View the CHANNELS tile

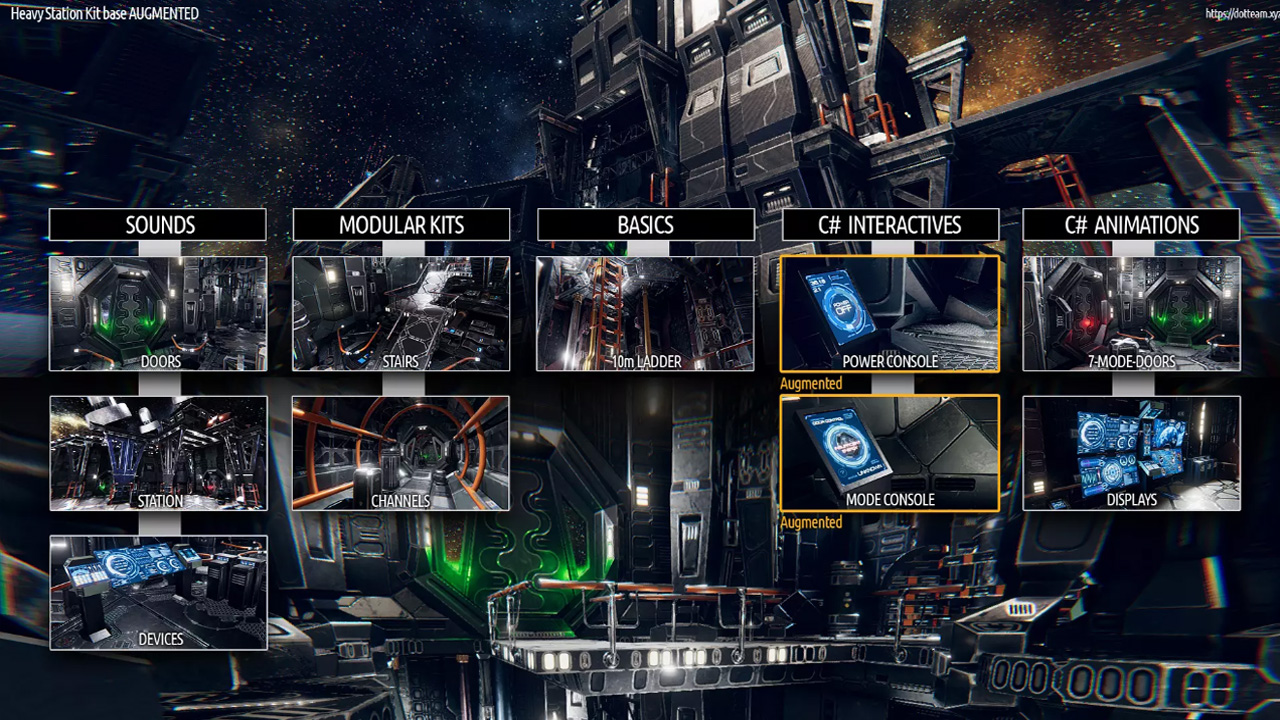click(401, 453)
